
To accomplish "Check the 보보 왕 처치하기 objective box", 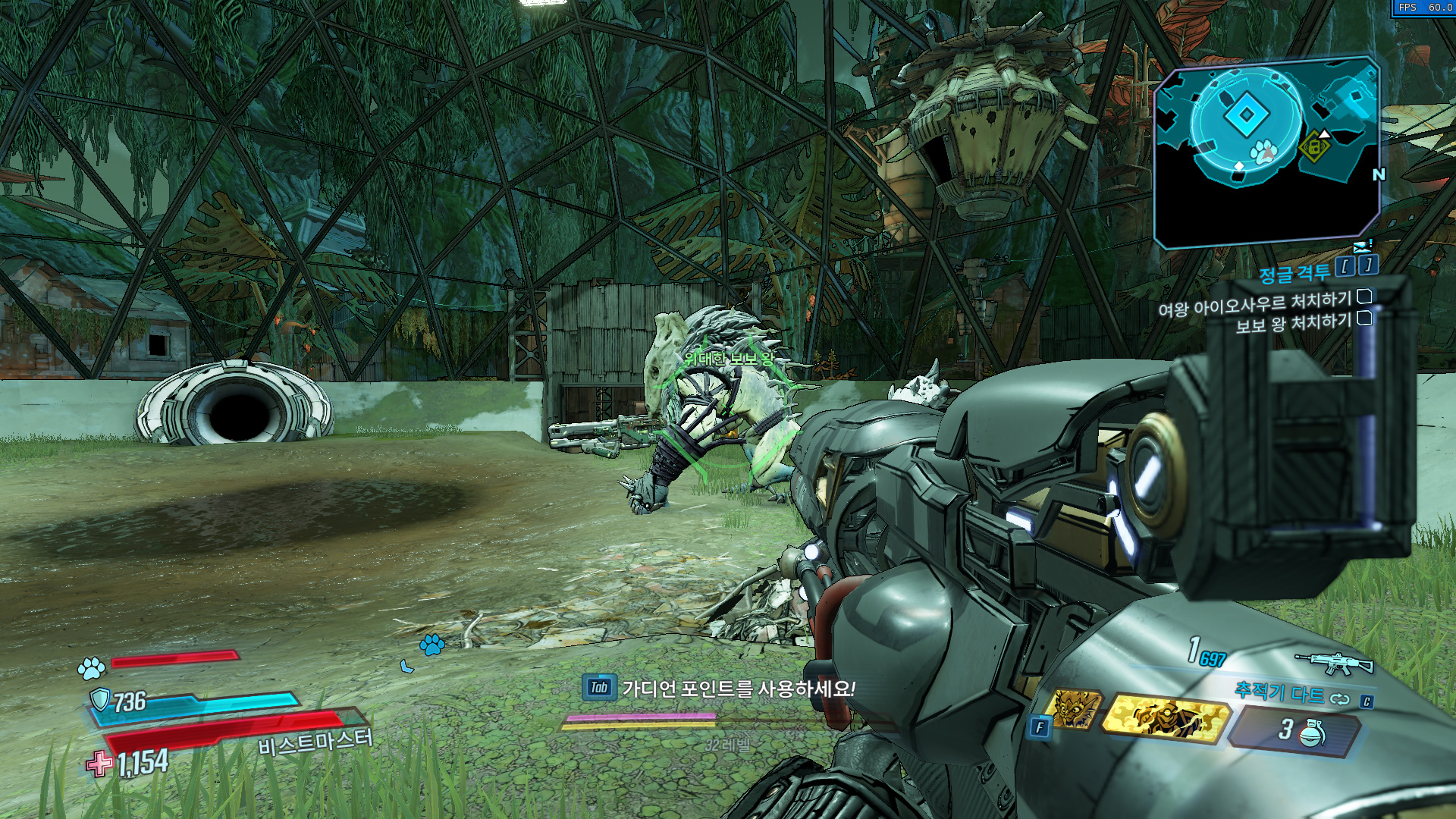I will (x=1364, y=318).
